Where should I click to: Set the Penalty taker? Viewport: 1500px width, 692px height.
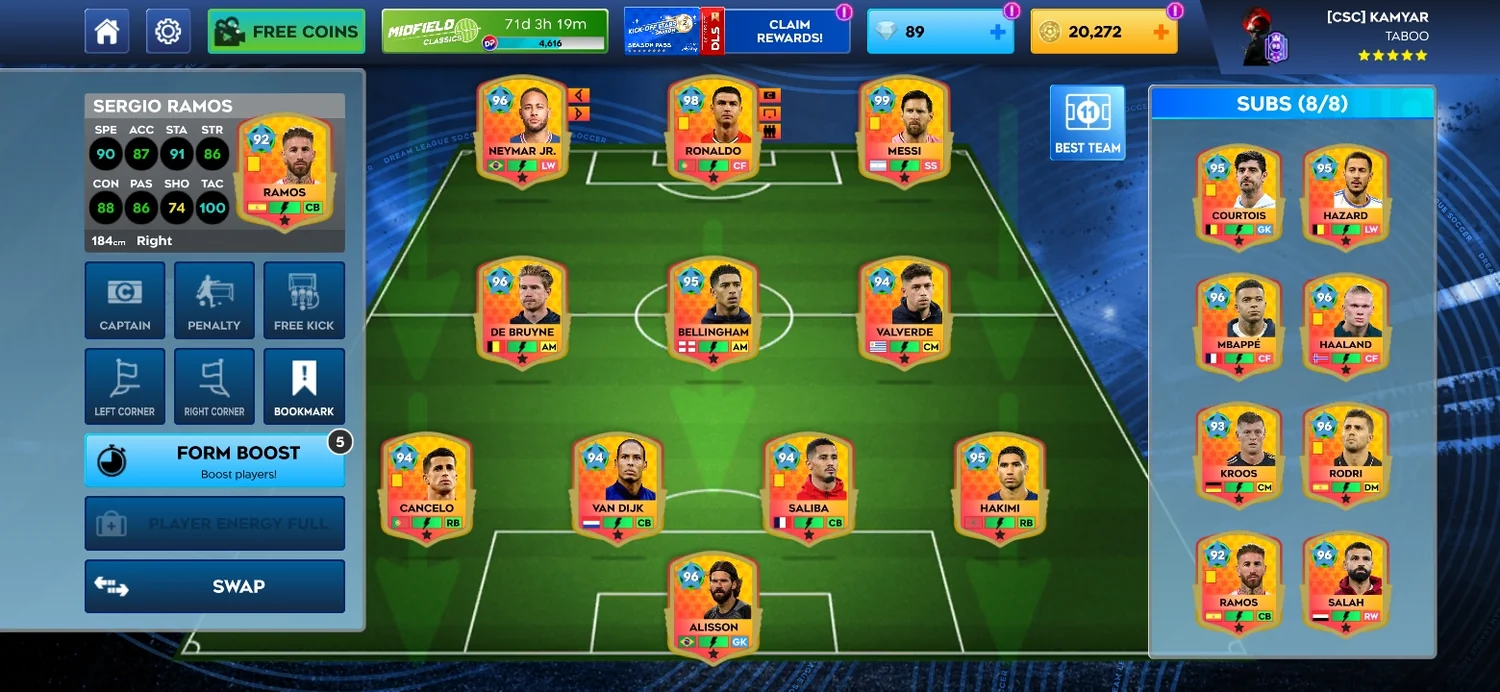[214, 300]
